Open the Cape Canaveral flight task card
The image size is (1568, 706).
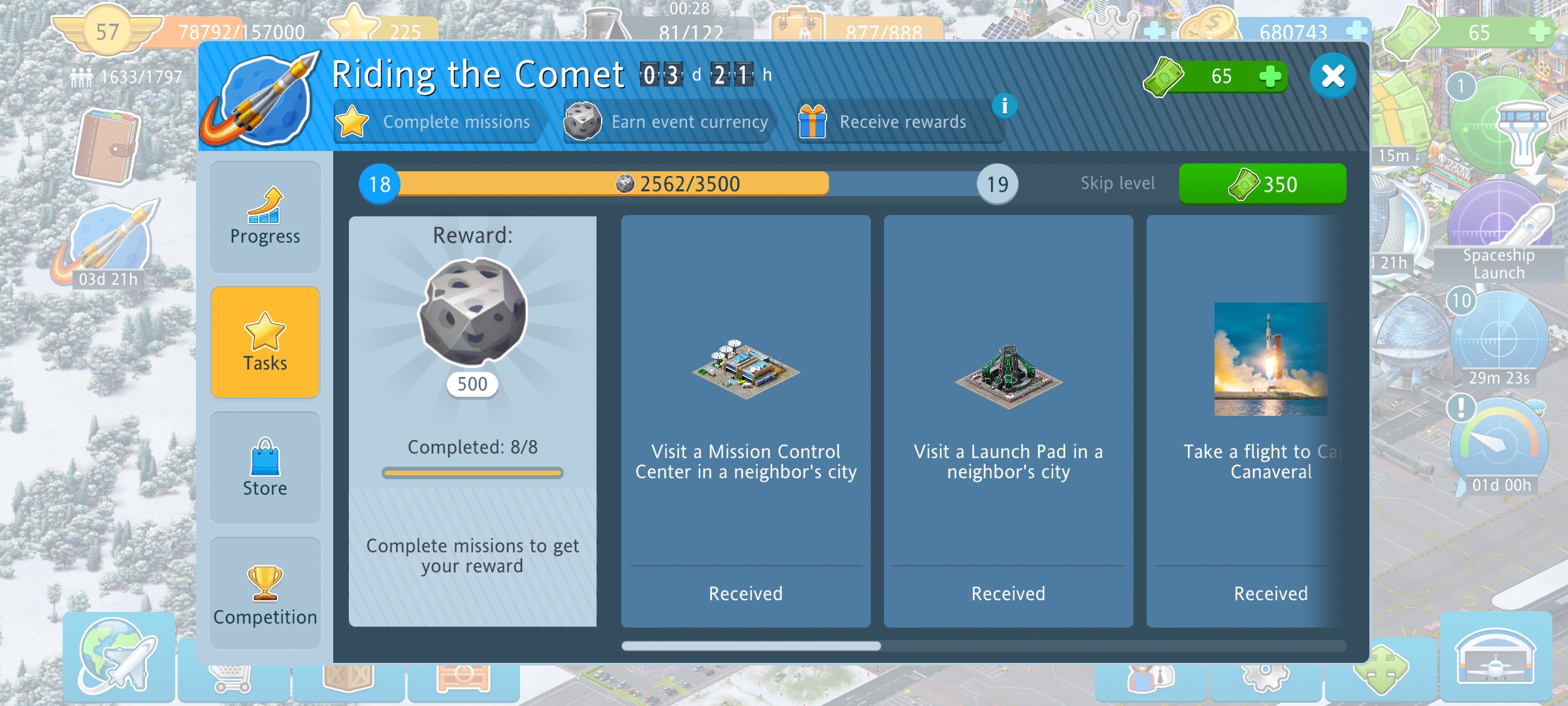pyautogui.click(x=1254, y=421)
